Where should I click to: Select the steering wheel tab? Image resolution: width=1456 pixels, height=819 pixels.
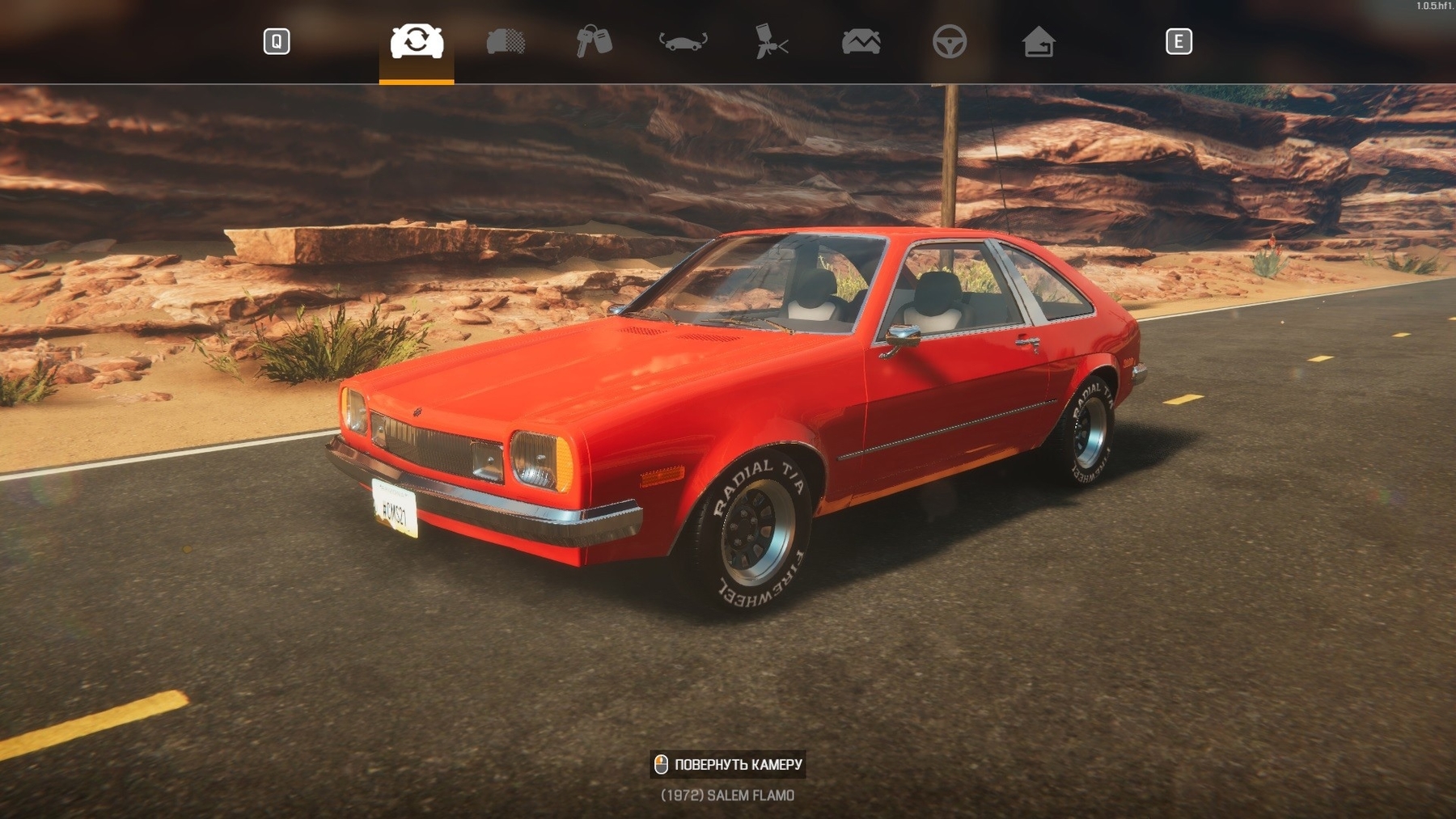click(x=950, y=41)
